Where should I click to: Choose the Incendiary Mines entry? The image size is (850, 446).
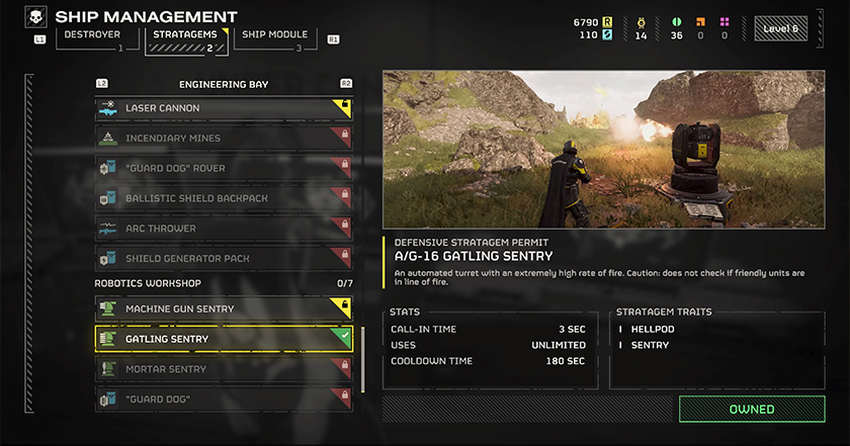pos(223,138)
